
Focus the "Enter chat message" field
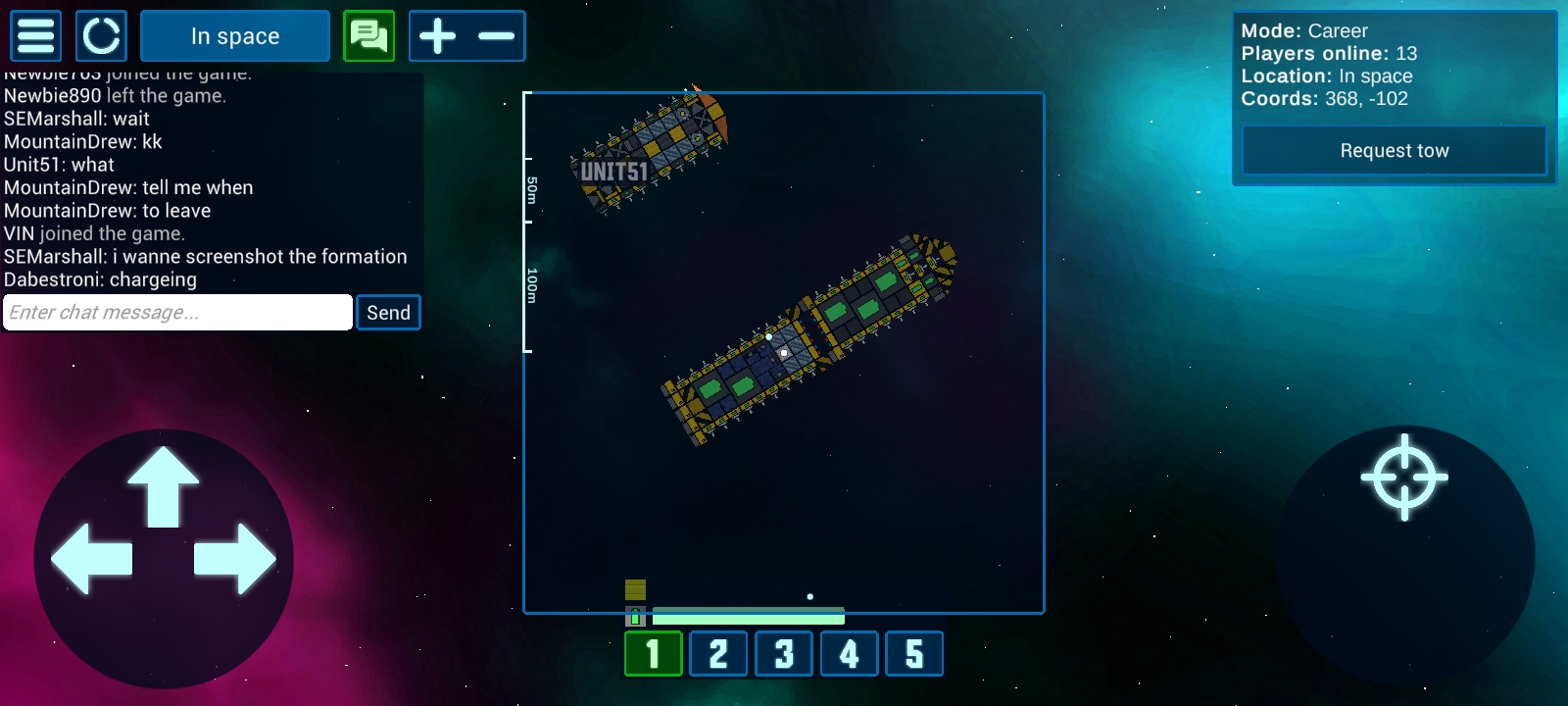(177, 313)
